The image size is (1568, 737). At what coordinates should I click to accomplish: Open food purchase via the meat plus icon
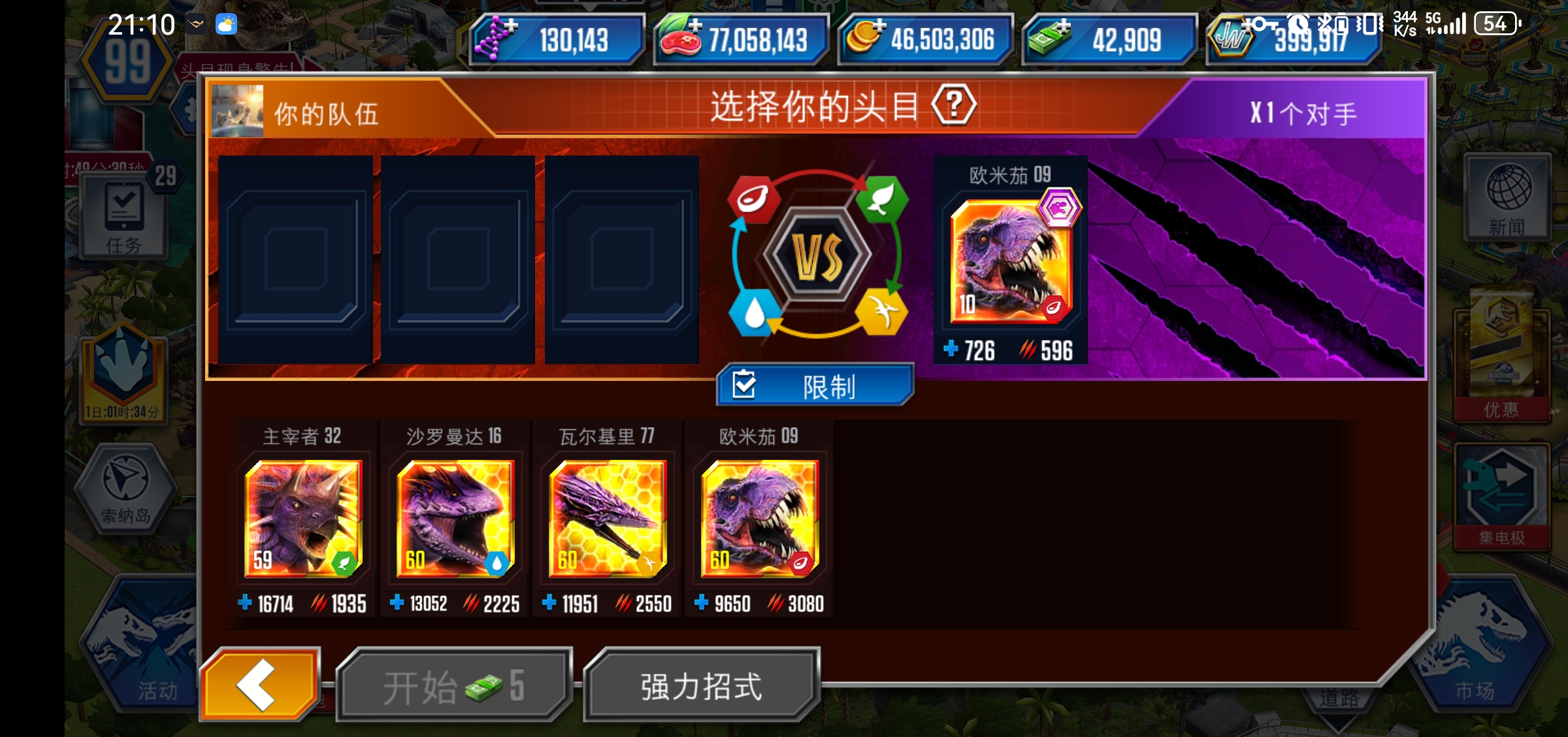tap(695, 27)
